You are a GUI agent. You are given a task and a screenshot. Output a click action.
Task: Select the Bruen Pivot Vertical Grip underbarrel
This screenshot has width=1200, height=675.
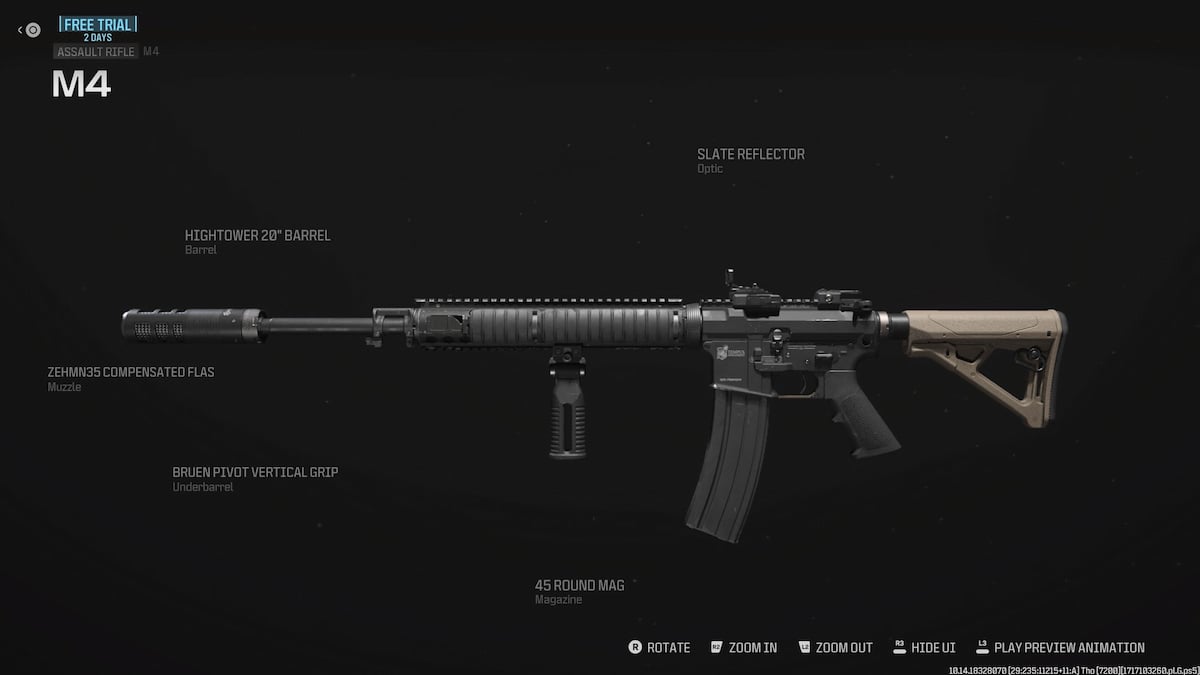[x=255, y=472]
